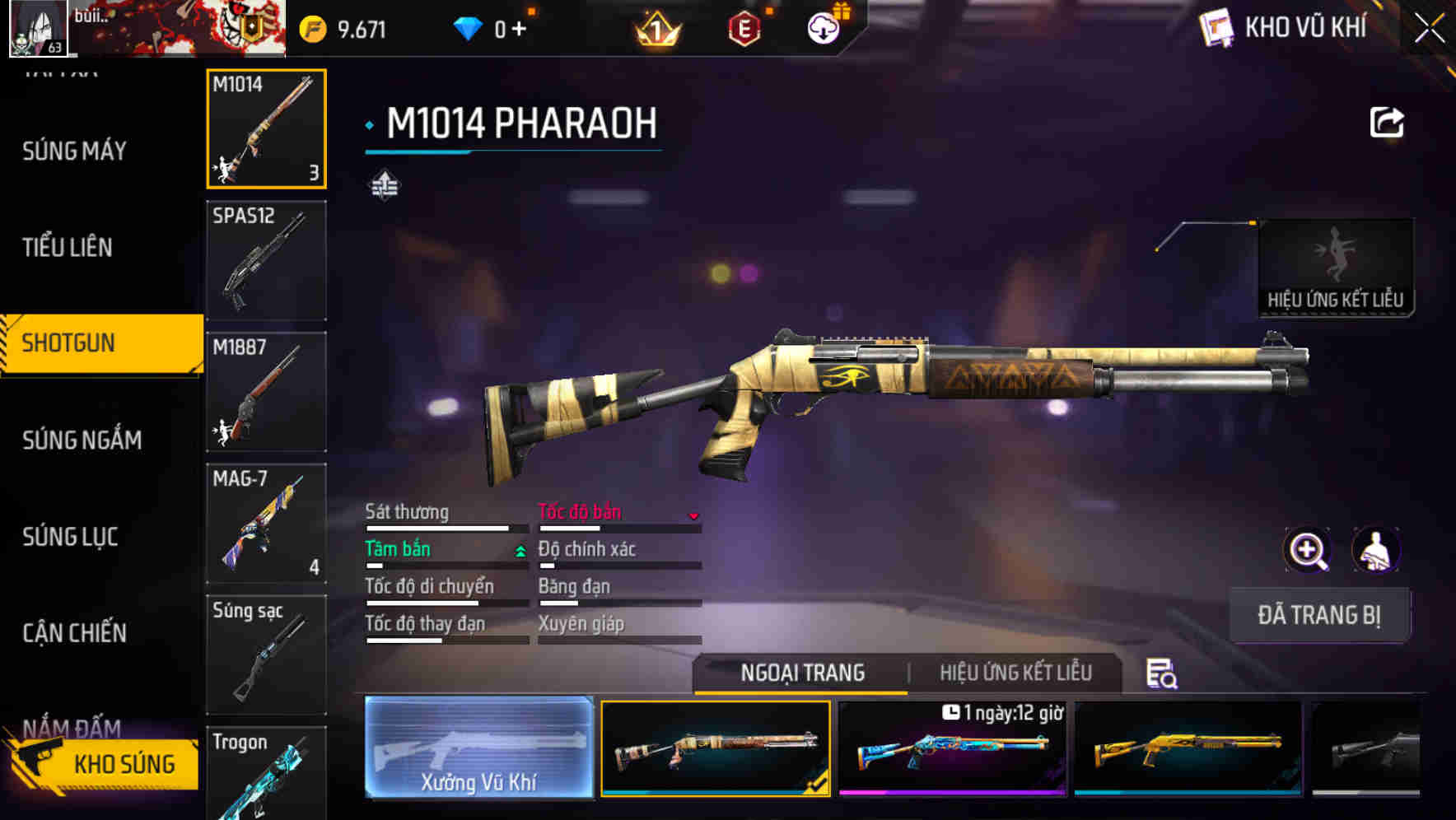
Task: Open the share icon for M1014 Pharaoh
Action: tap(1388, 122)
